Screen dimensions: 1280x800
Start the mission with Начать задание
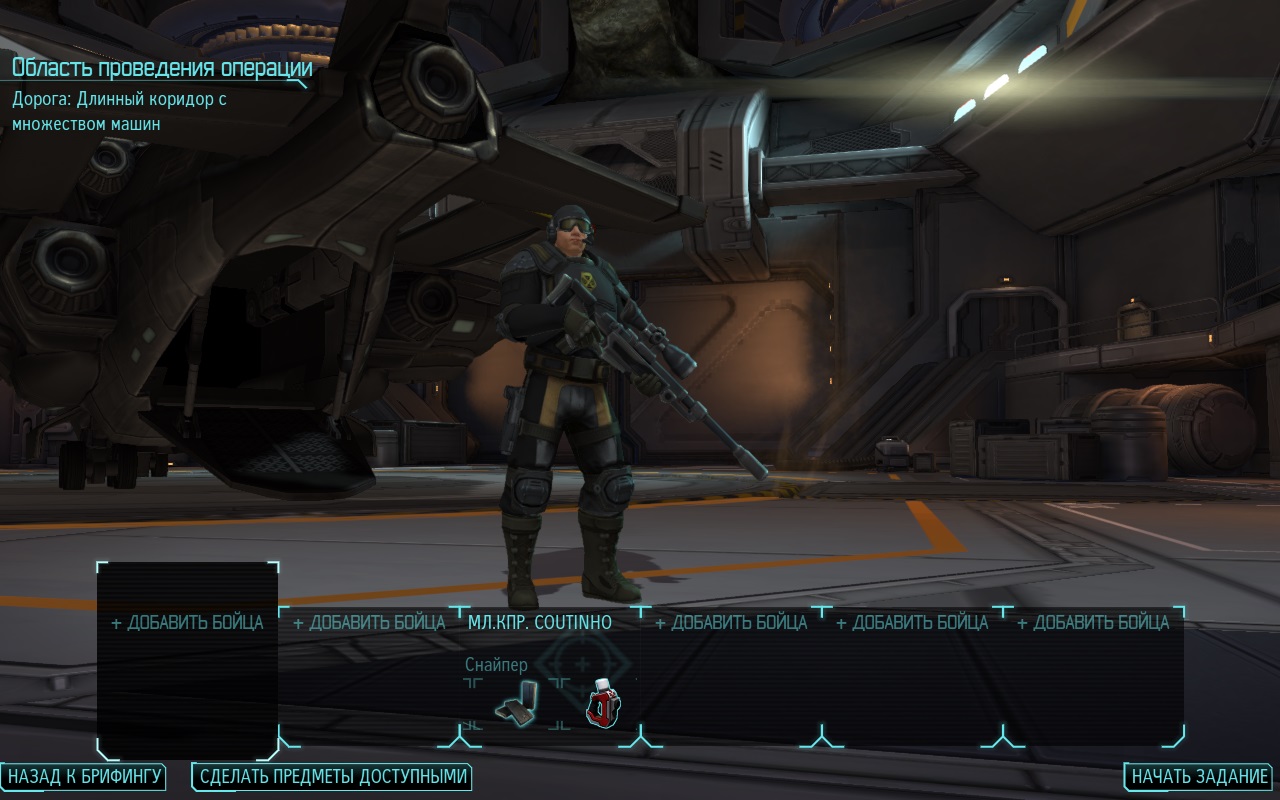(1200, 776)
